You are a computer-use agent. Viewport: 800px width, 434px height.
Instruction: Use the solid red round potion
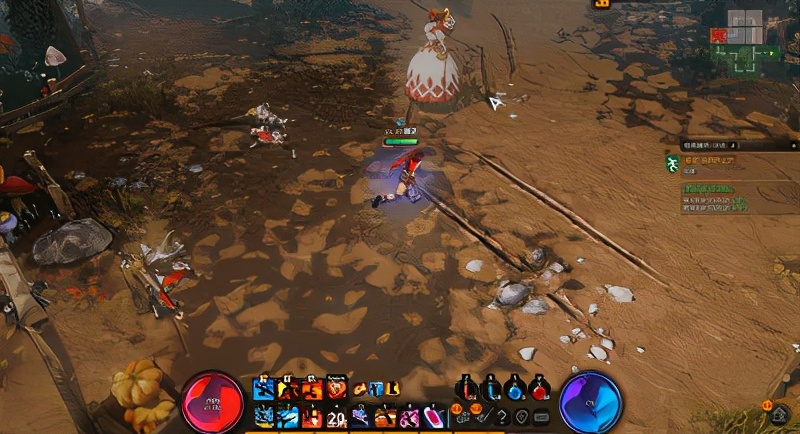[540, 390]
